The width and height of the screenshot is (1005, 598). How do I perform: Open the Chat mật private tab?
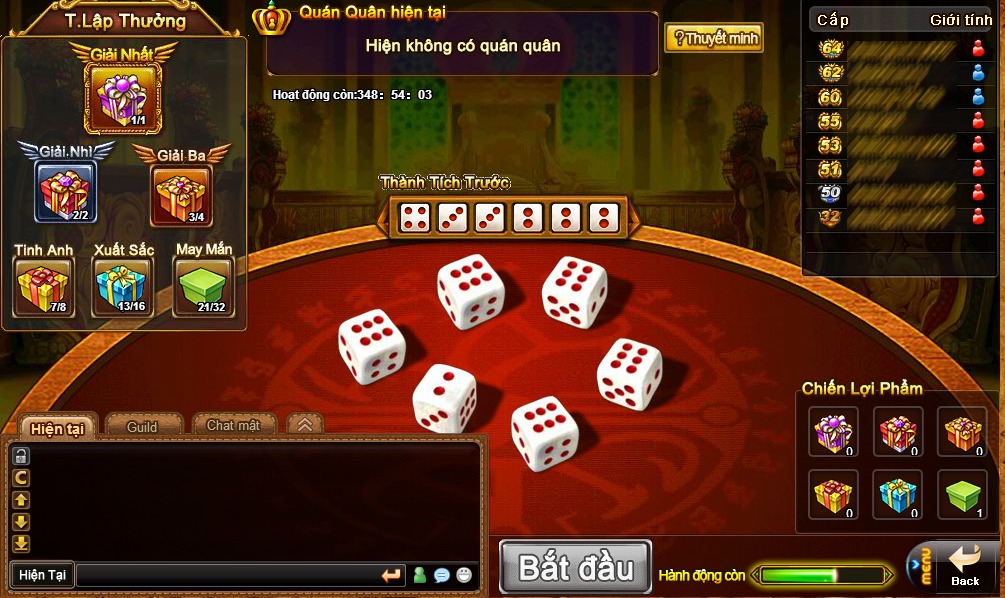[233, 426]
